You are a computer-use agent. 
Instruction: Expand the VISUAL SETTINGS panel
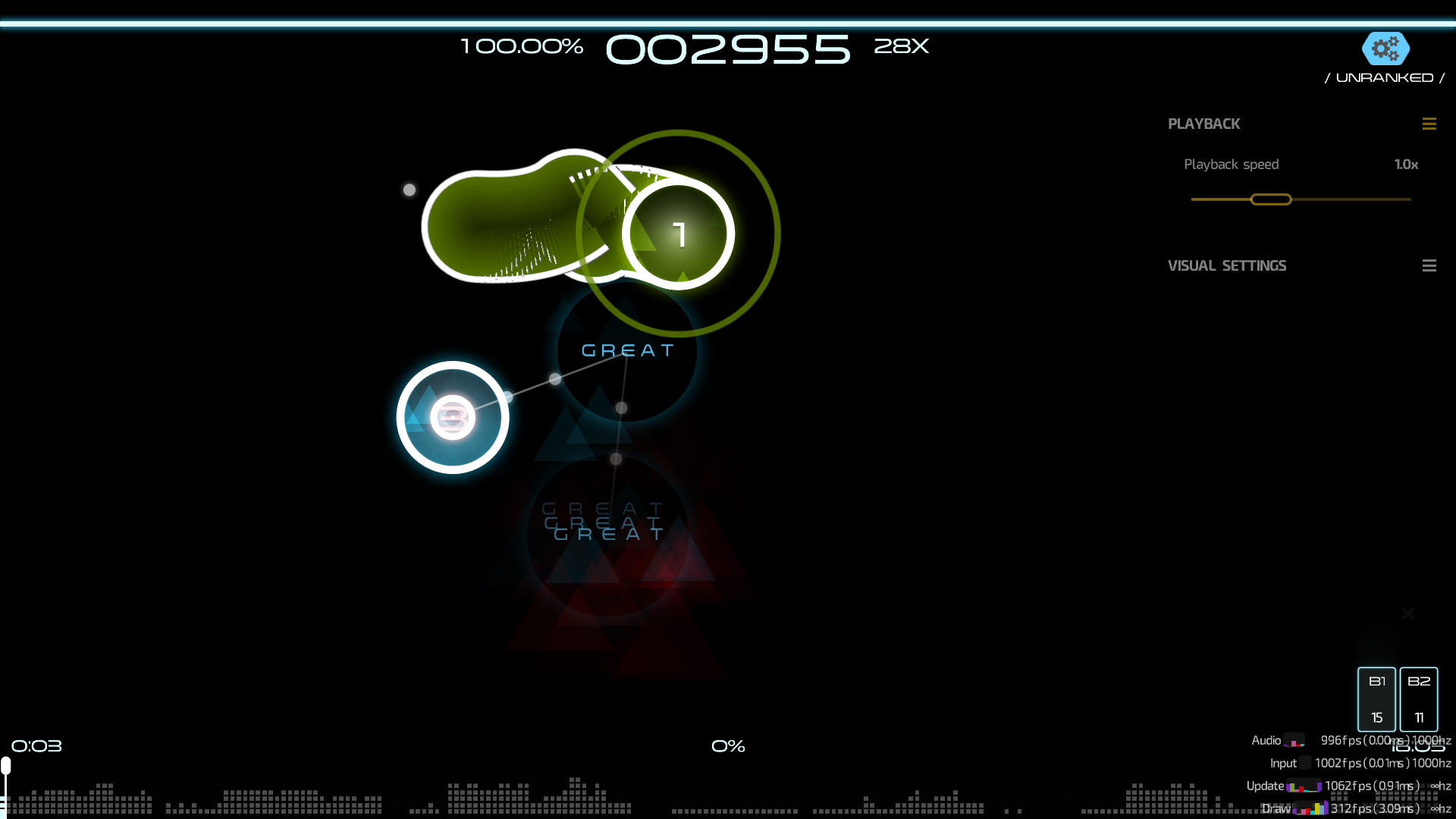point(1430,265)
